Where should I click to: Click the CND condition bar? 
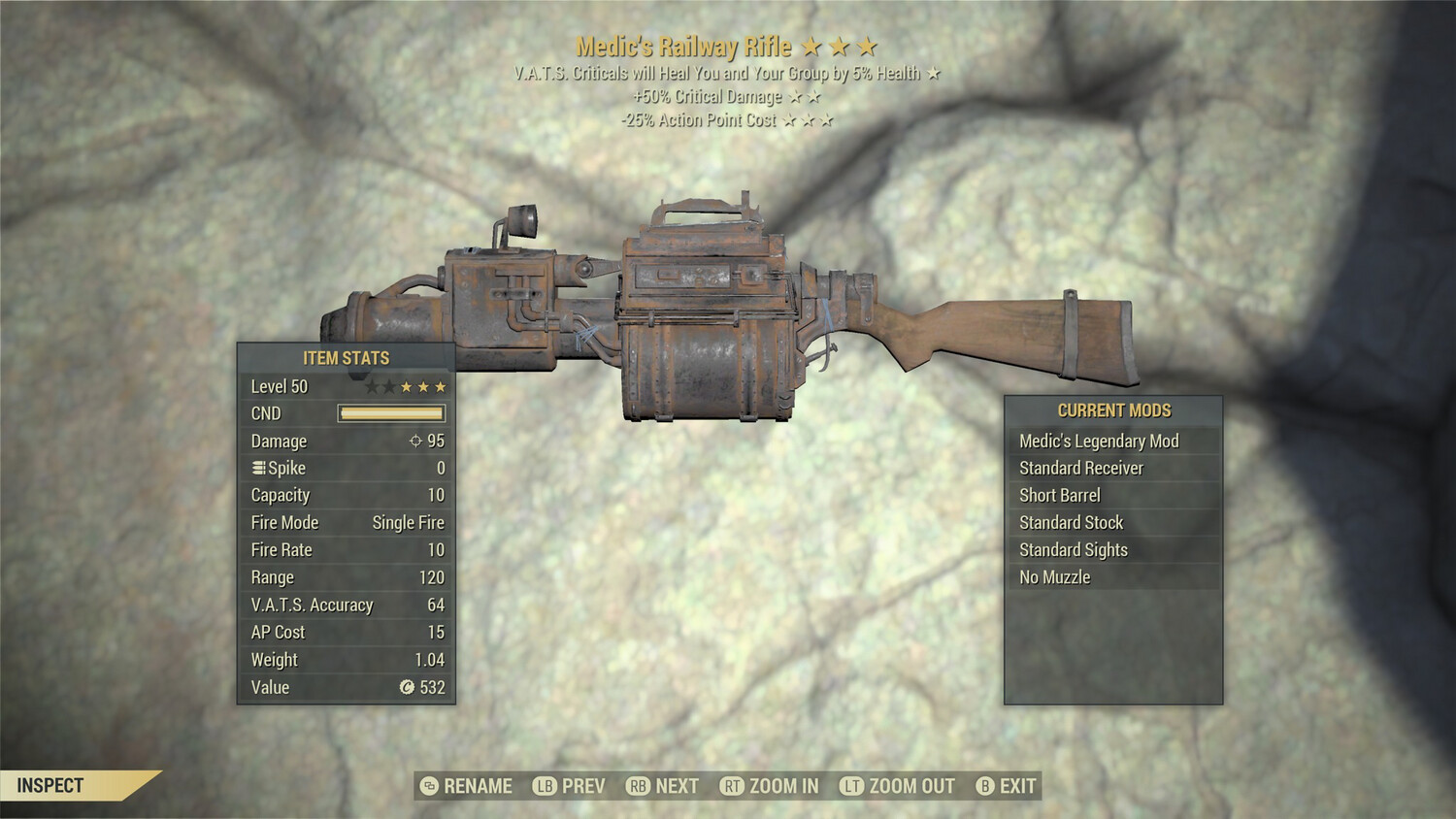point(391,413)
